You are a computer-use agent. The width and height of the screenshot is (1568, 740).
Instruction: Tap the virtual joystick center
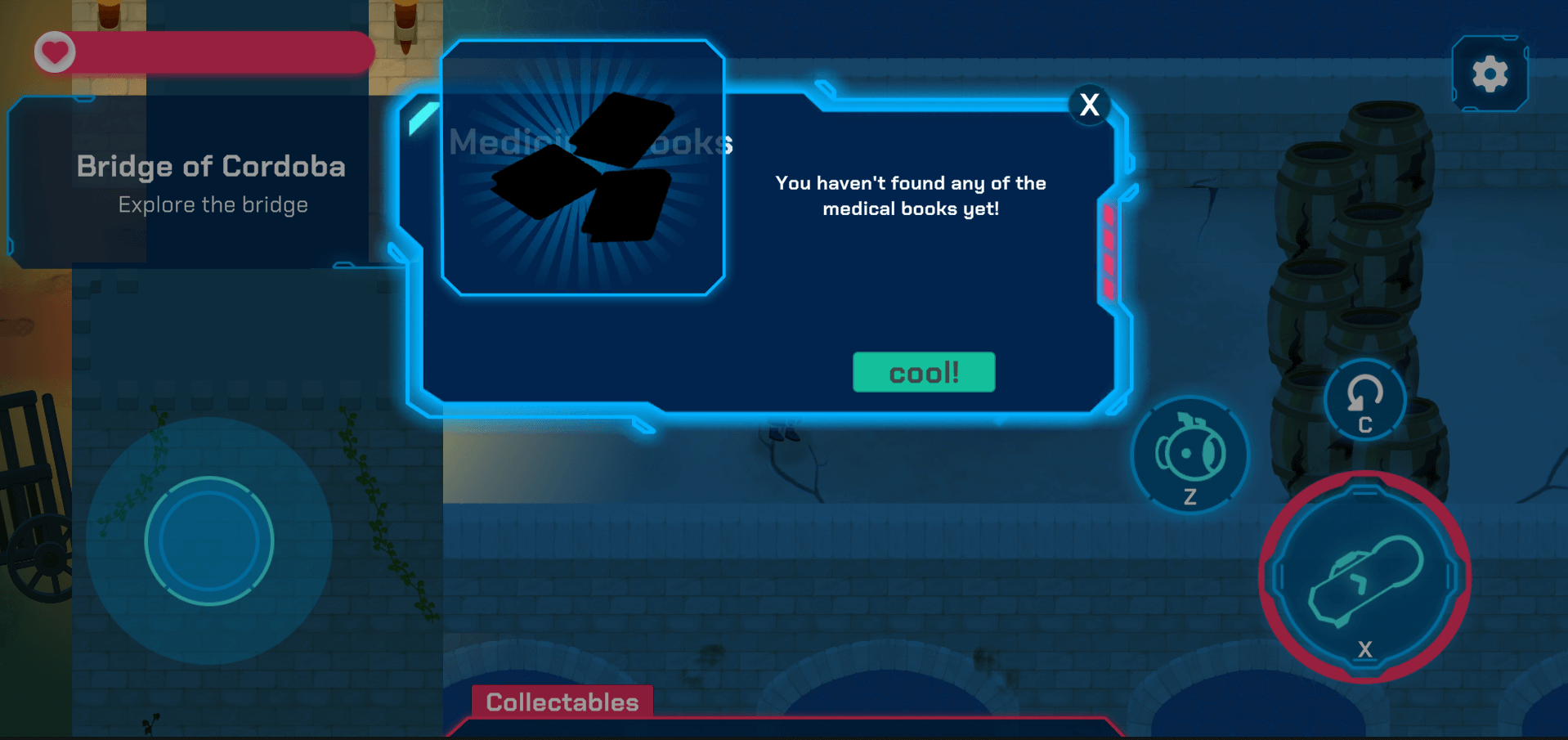(x=209, y=540)
